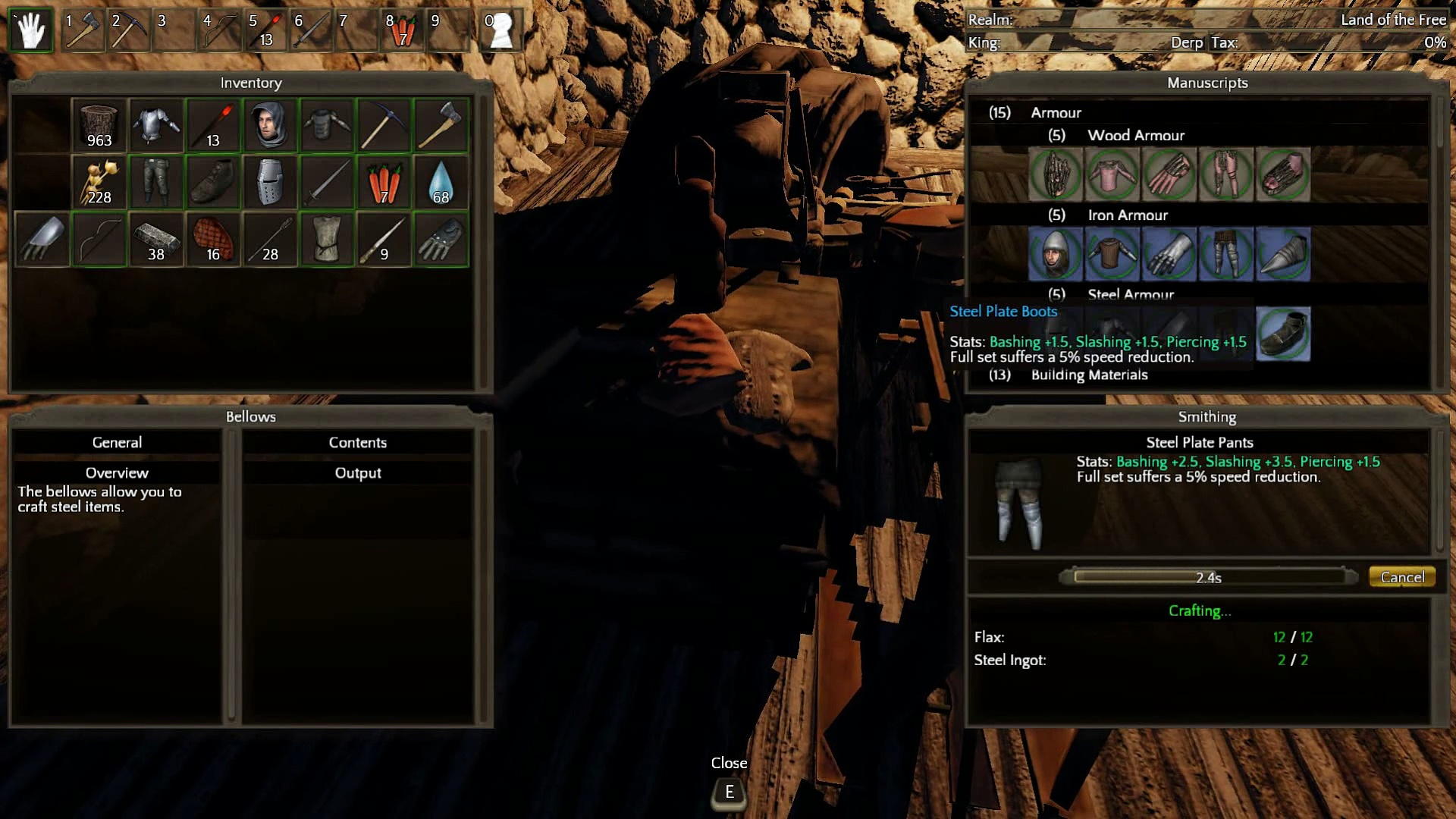Pick the flax stack of 228

pos(99,183)
